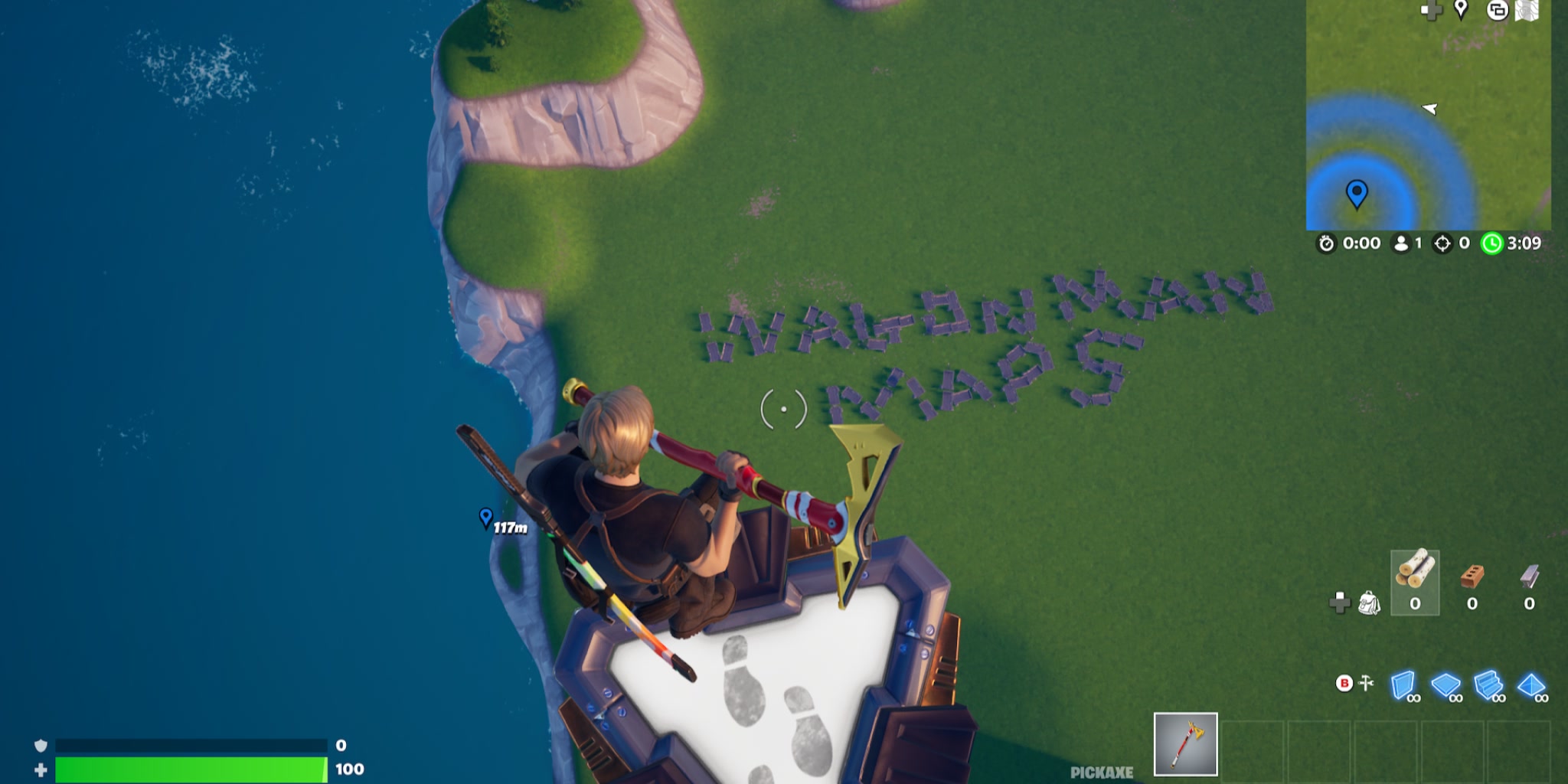Viewport: 1568px width, 784px height.
Task: Click the edit tool hammer icon
Action: 1364,681
